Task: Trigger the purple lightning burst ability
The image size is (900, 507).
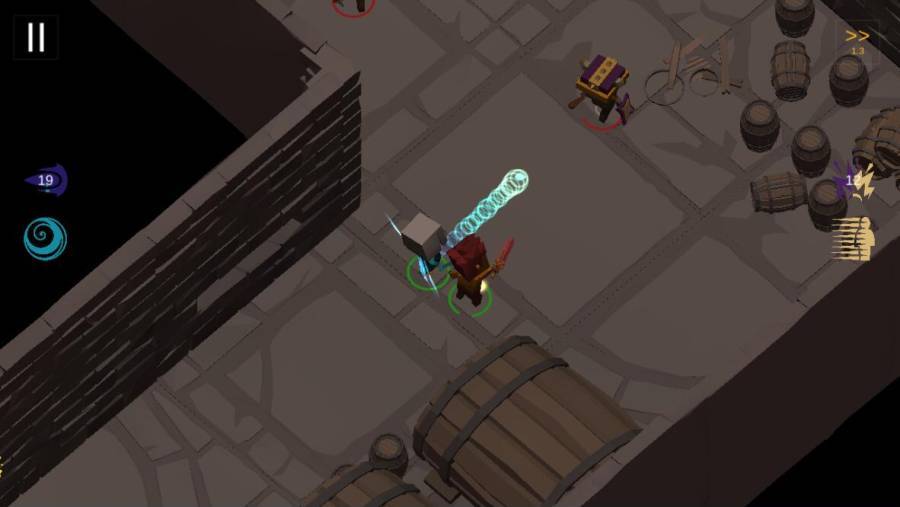Action: 853,181
